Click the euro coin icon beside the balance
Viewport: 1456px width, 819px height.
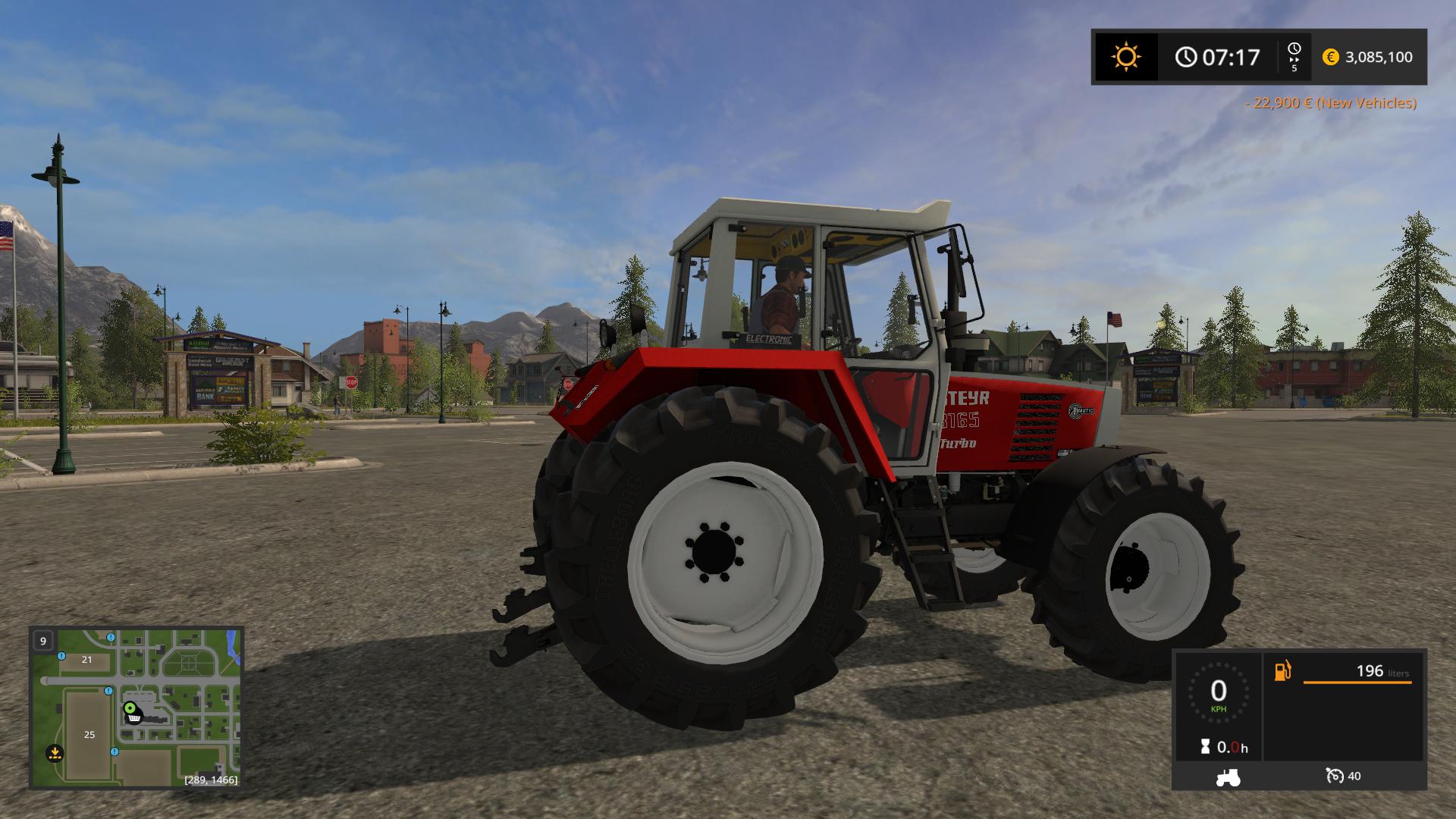[1330, 57]
